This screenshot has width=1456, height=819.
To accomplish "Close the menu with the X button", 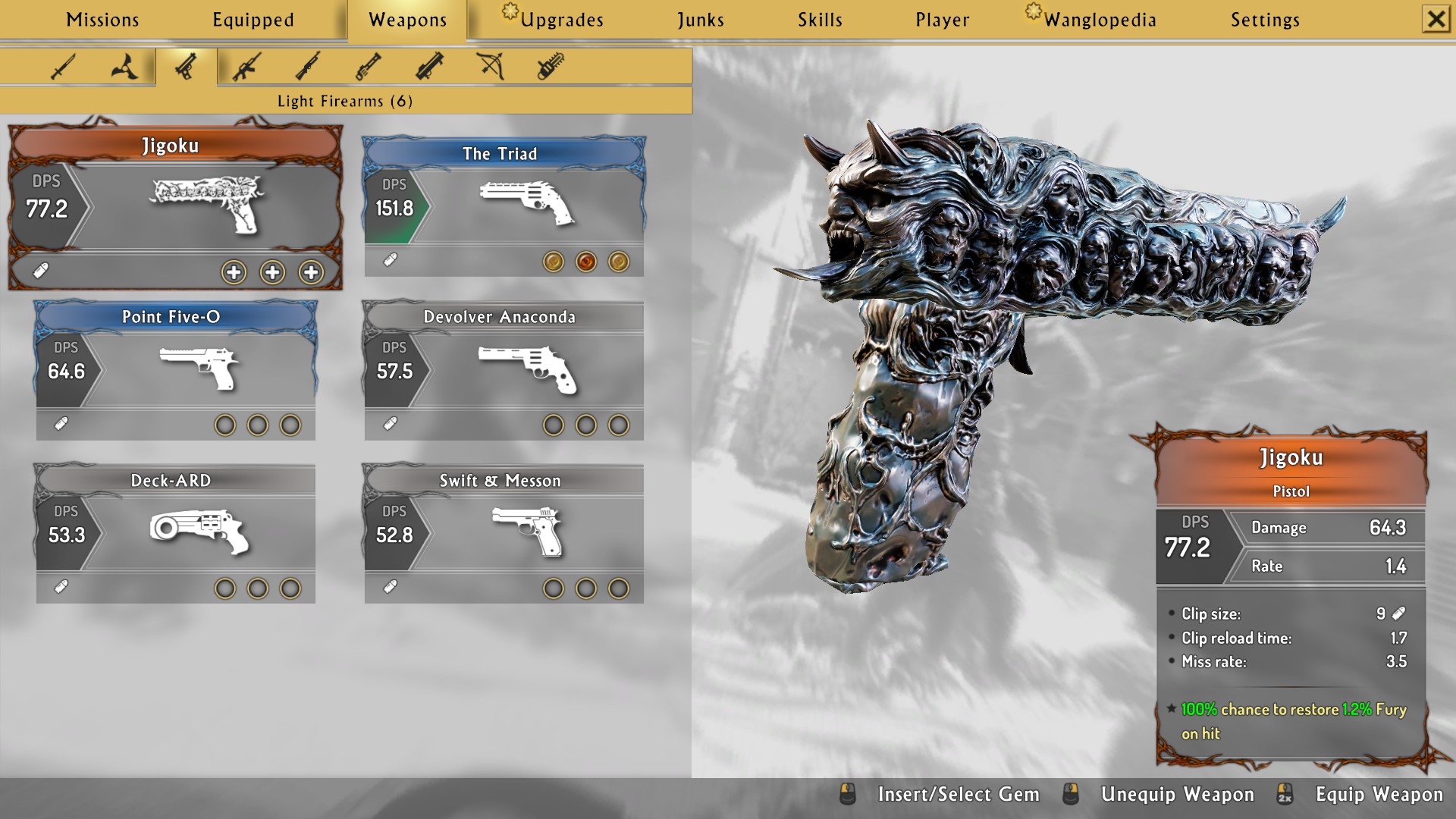I will click(1436, 19).
